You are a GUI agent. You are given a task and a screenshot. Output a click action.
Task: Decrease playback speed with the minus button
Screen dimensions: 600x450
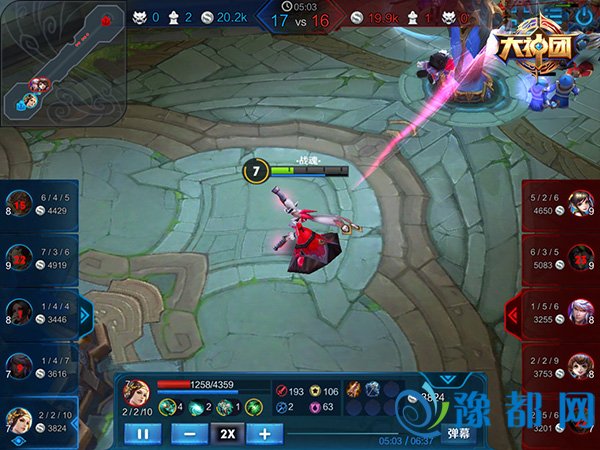pos(190,434)
